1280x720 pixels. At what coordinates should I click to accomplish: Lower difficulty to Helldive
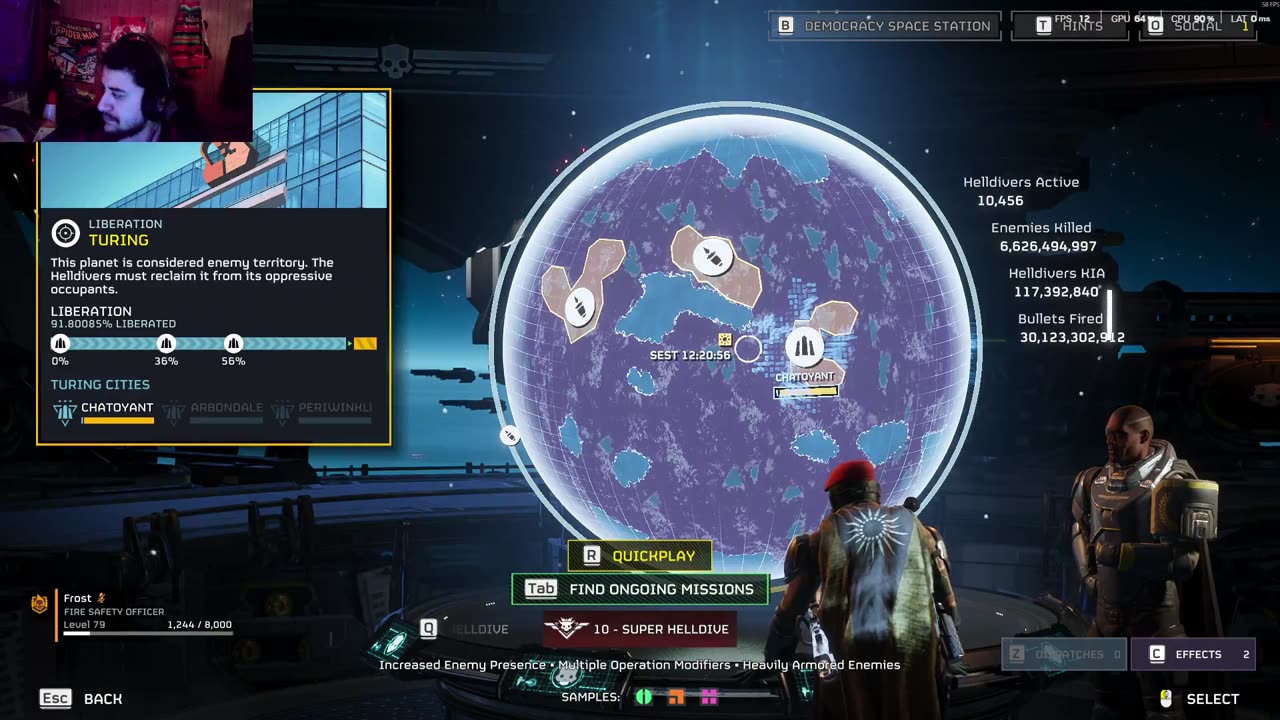466,629
